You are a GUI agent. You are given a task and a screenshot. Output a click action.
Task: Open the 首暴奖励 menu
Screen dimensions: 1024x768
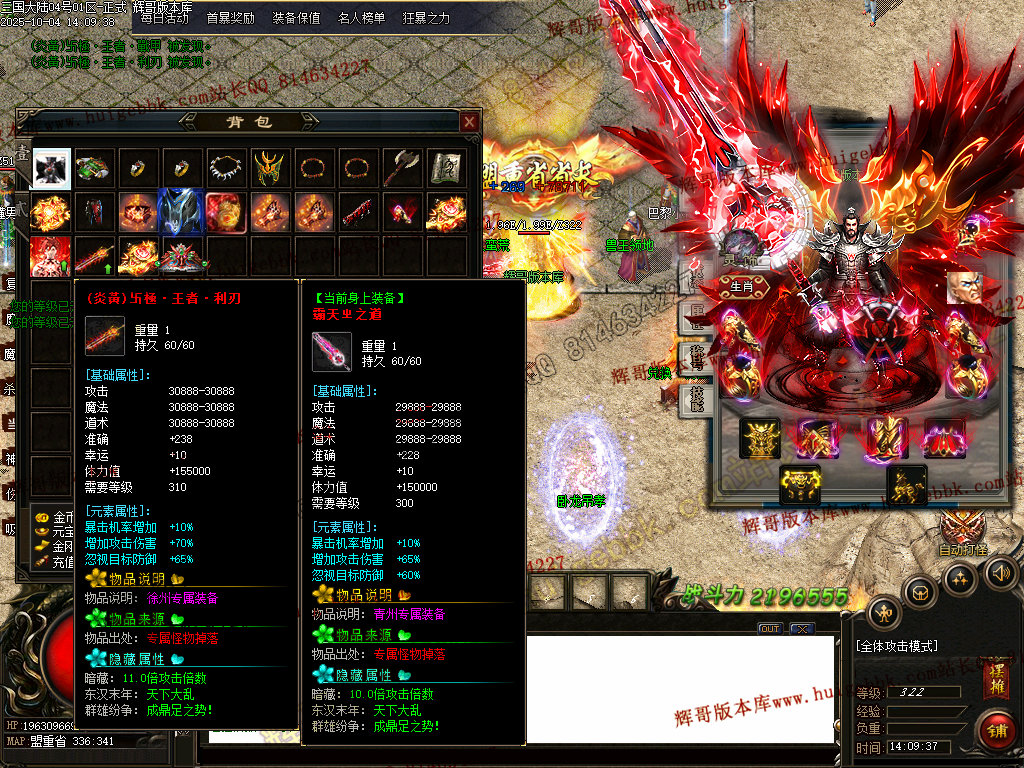coord(230,18)
